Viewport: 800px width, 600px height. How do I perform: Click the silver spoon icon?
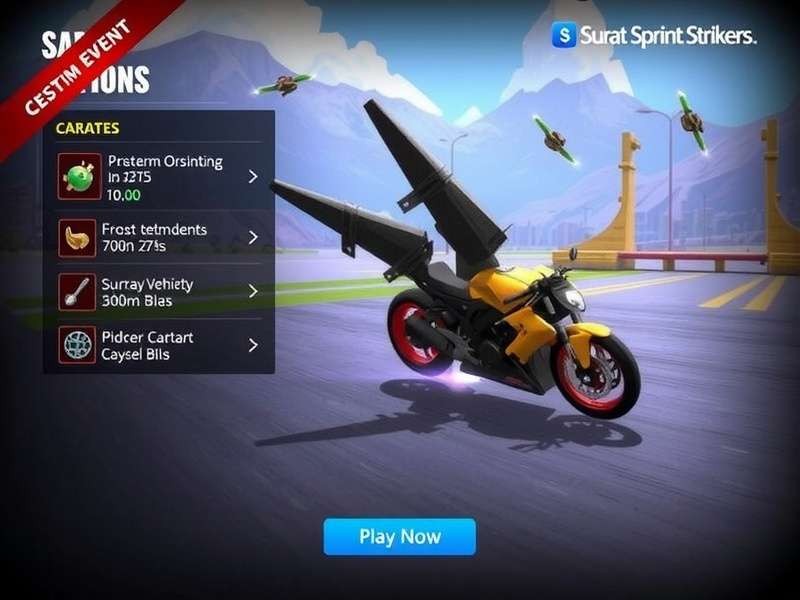click(77, 292)
